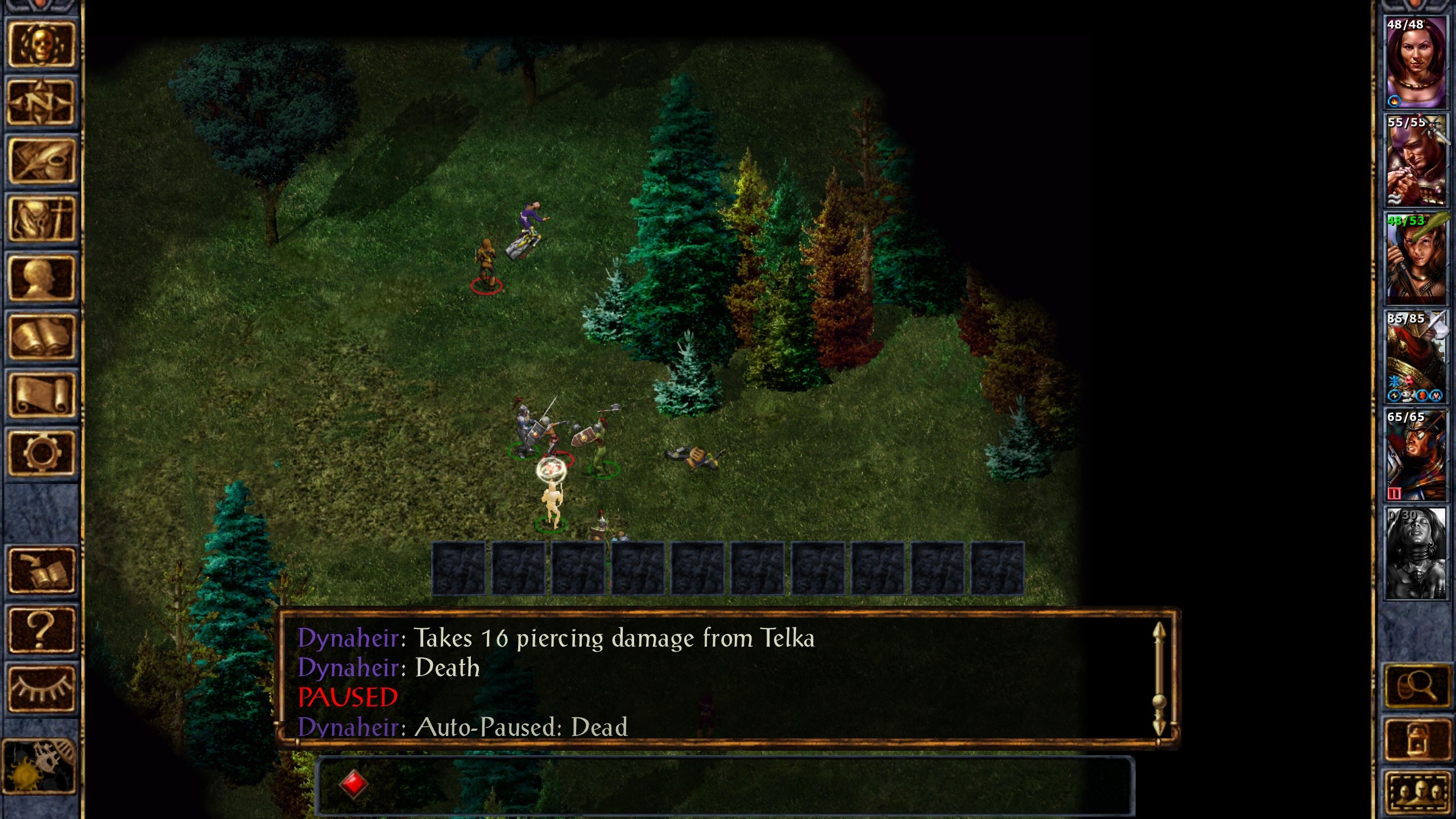Open the options menu with the gear icon
The height and width of the screenshot is (819, 1456).
pyautogui.click(x=41, y=453)
